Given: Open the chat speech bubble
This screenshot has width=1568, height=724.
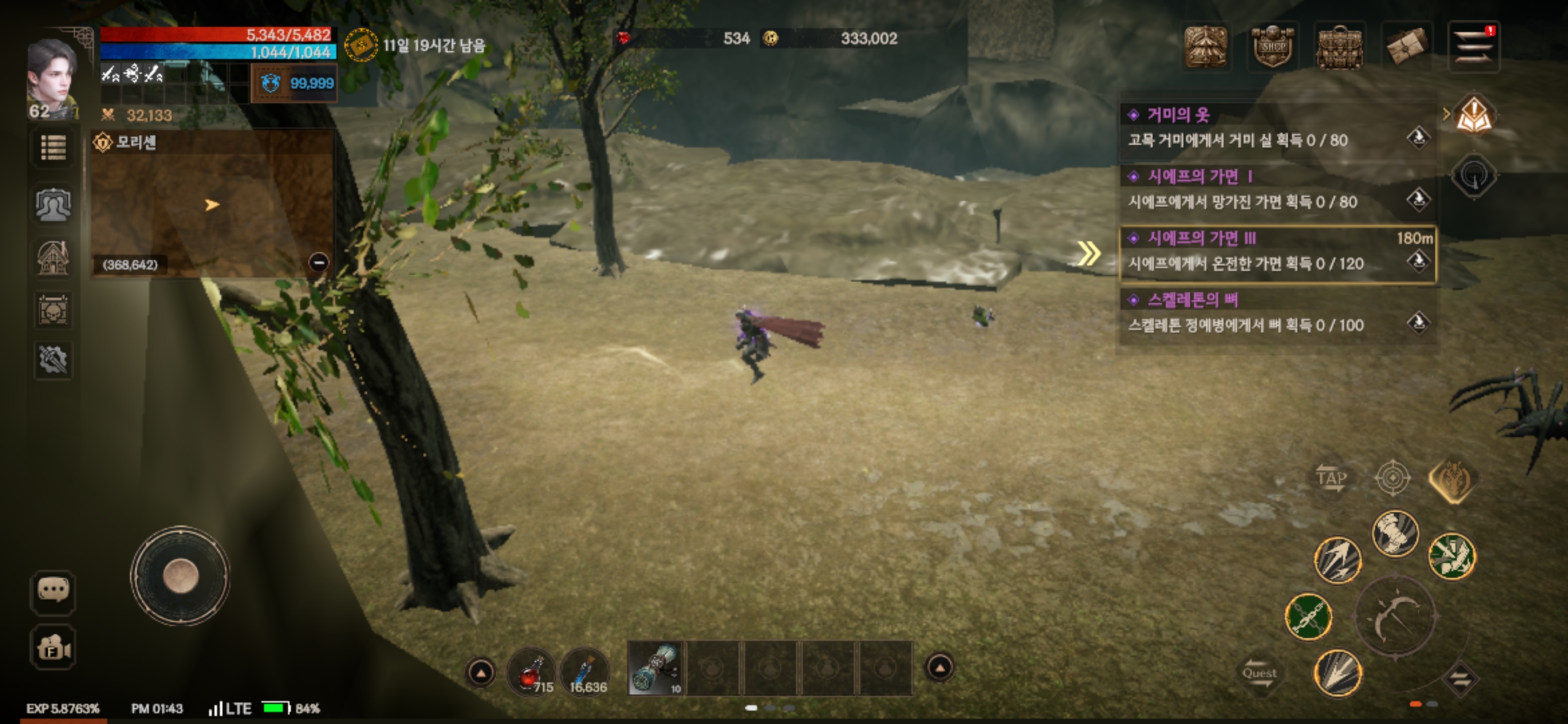Looking at the screenshot, I should [53, 591].
